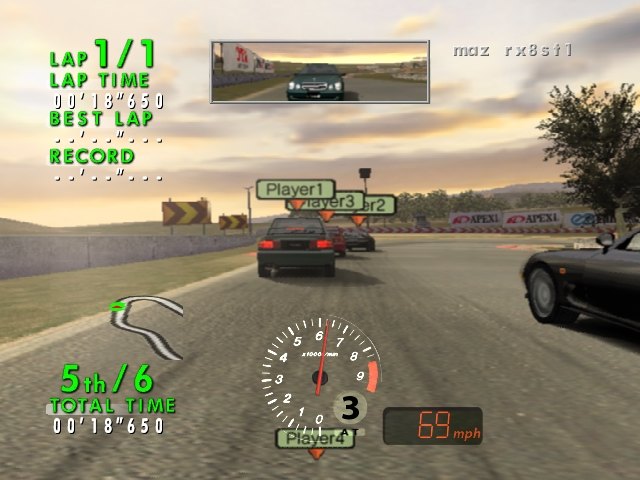Click the rear-view mirror display
The width and height of the screenshot is (640, 480).
click(319, 72)
